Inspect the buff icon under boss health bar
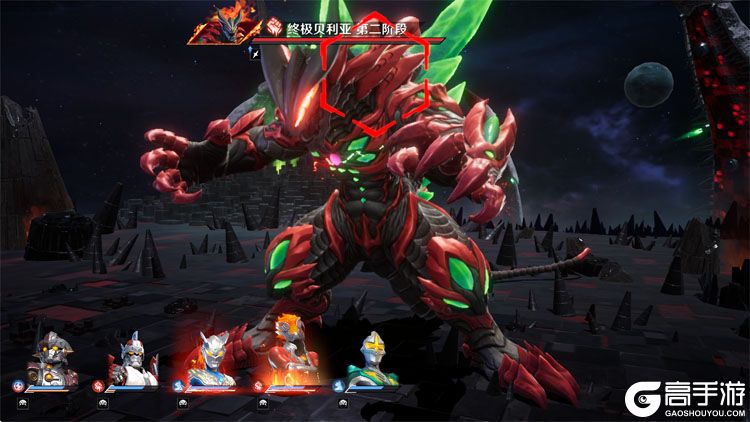Viewport: 750px width, 422px height. 255,53
